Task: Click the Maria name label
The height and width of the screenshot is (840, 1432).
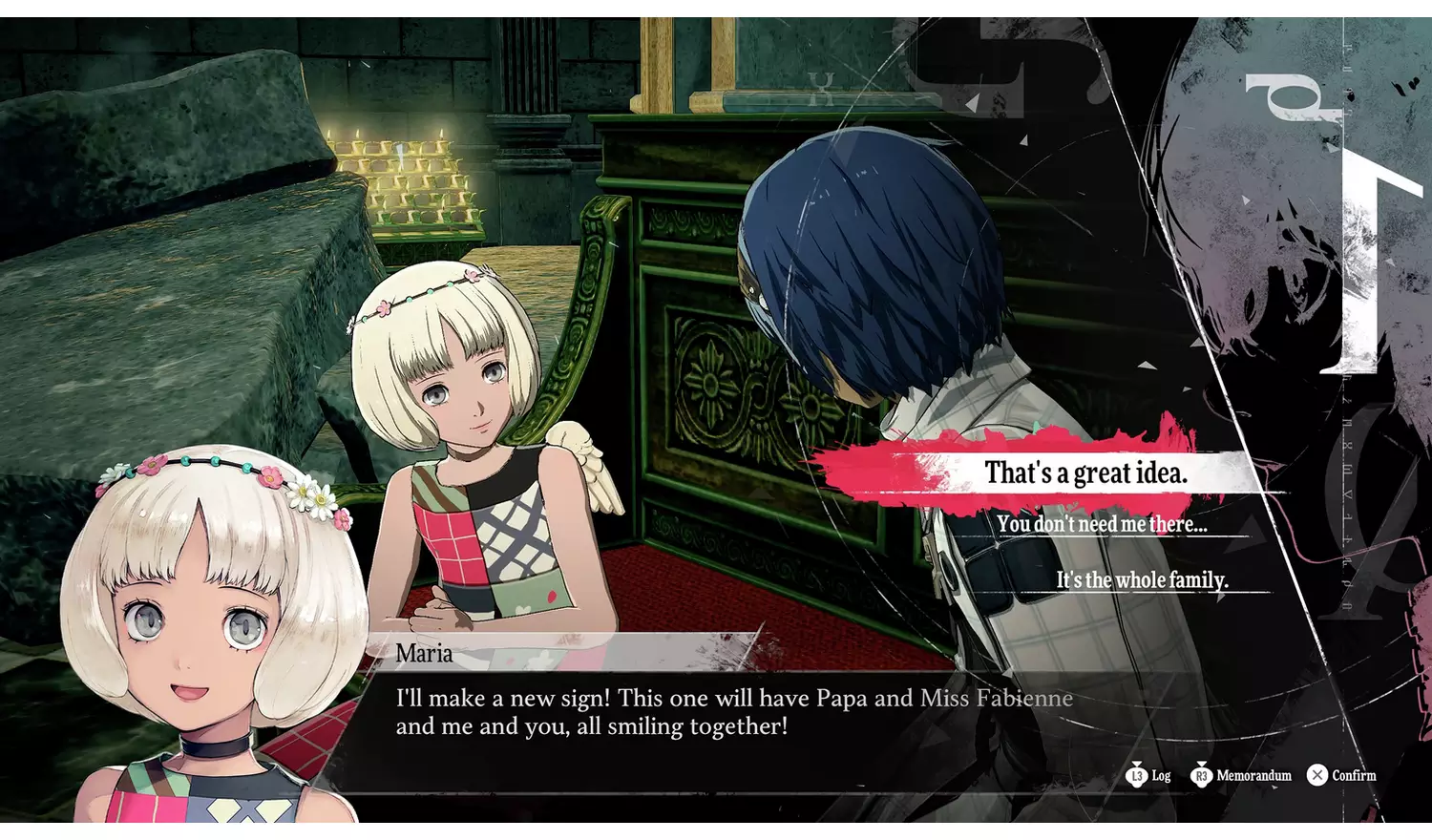Action: (426, 654)
